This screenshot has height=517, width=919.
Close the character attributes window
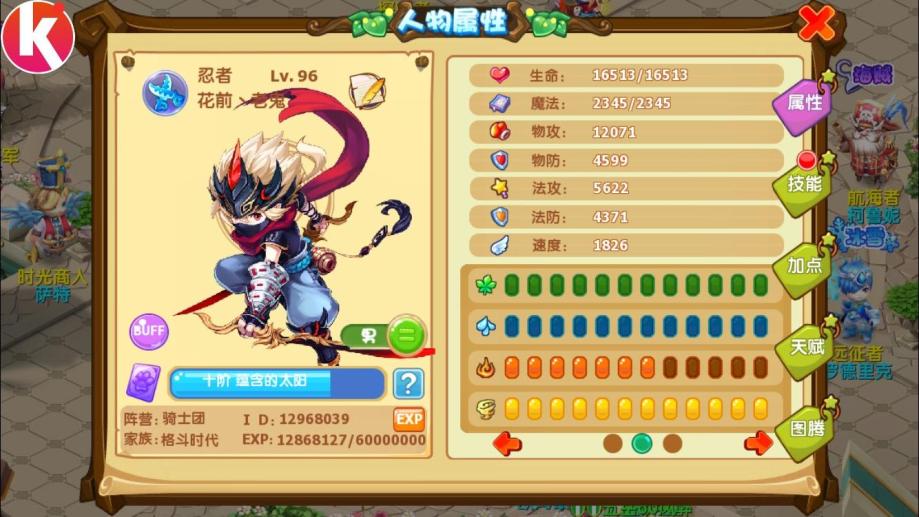pos(817,23)
